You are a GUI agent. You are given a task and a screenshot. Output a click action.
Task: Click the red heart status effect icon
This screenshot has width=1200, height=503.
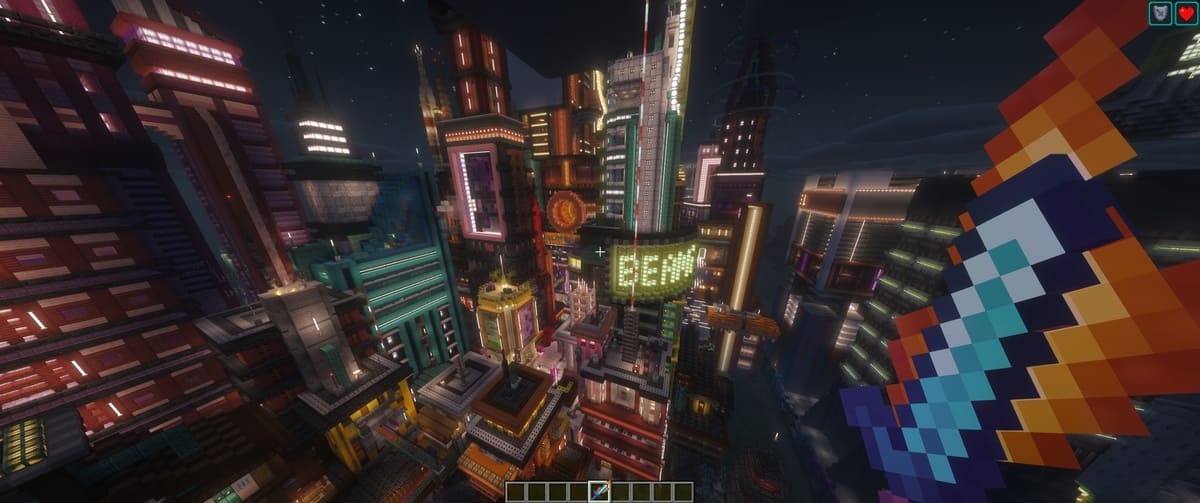tap(1186, 13)
